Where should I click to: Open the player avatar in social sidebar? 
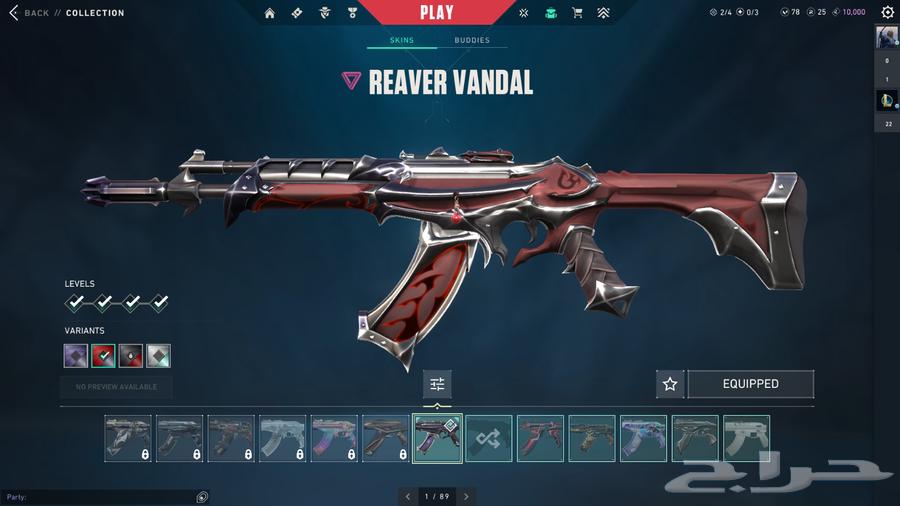pos(887,37)
